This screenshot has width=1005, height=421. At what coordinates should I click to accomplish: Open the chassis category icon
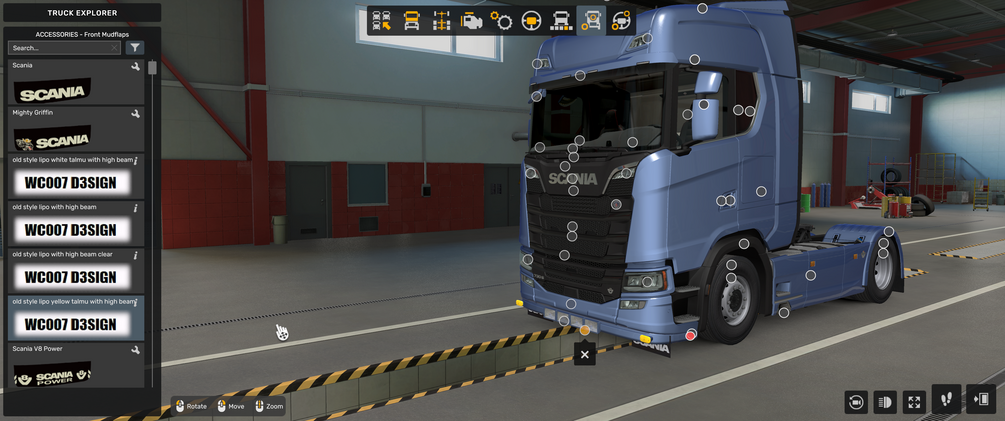(441, 21)
